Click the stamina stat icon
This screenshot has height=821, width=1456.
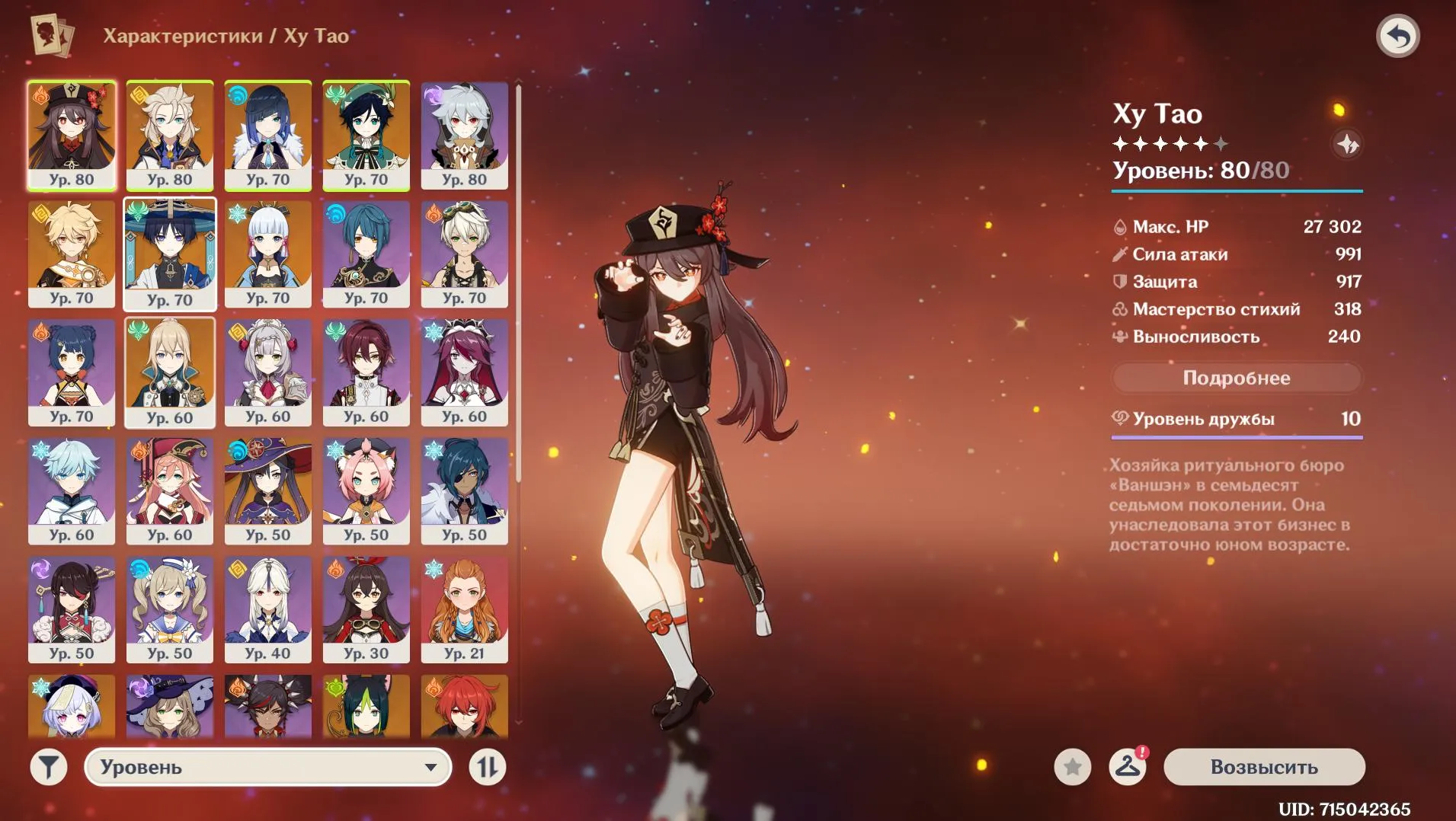(x=1119, y=336)
